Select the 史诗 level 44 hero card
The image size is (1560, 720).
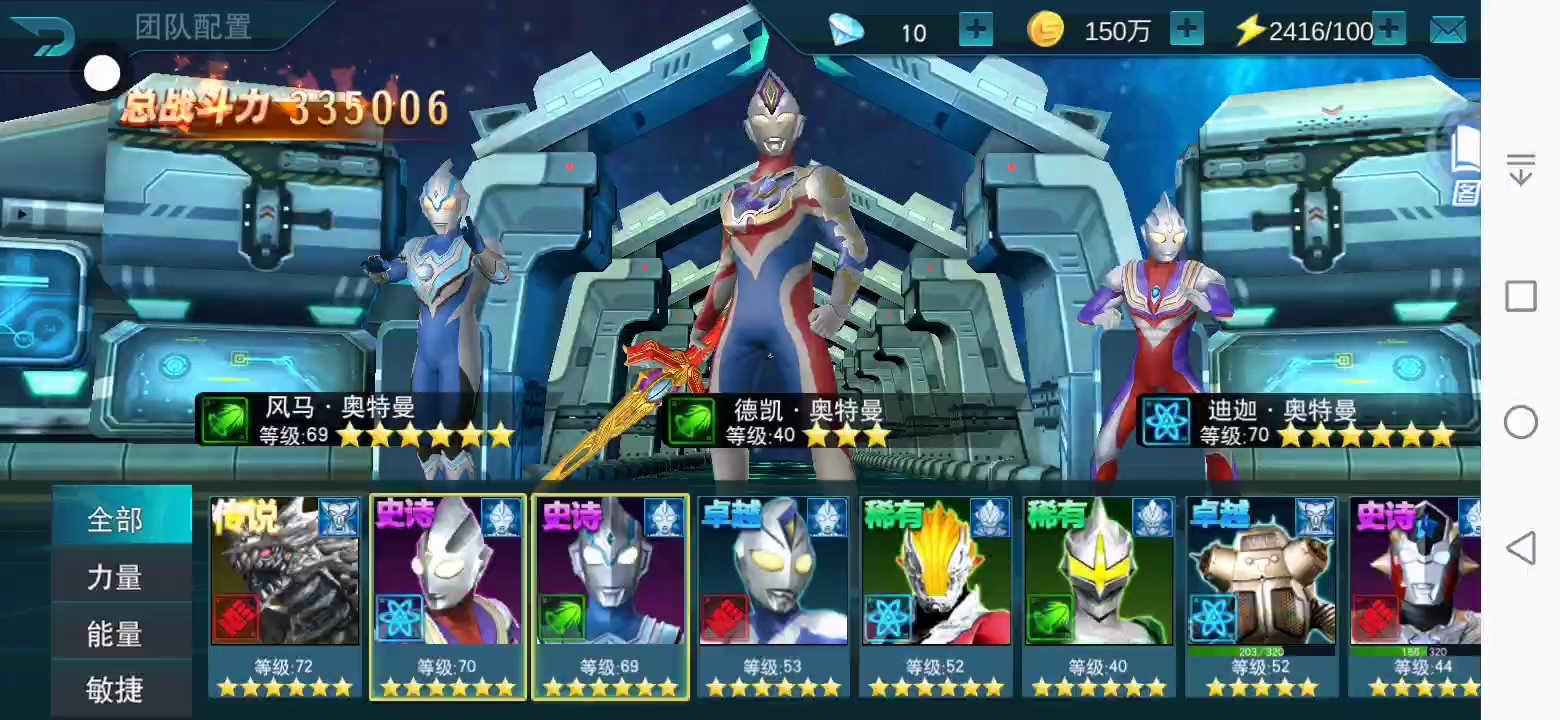click(x=1415, y=595)
